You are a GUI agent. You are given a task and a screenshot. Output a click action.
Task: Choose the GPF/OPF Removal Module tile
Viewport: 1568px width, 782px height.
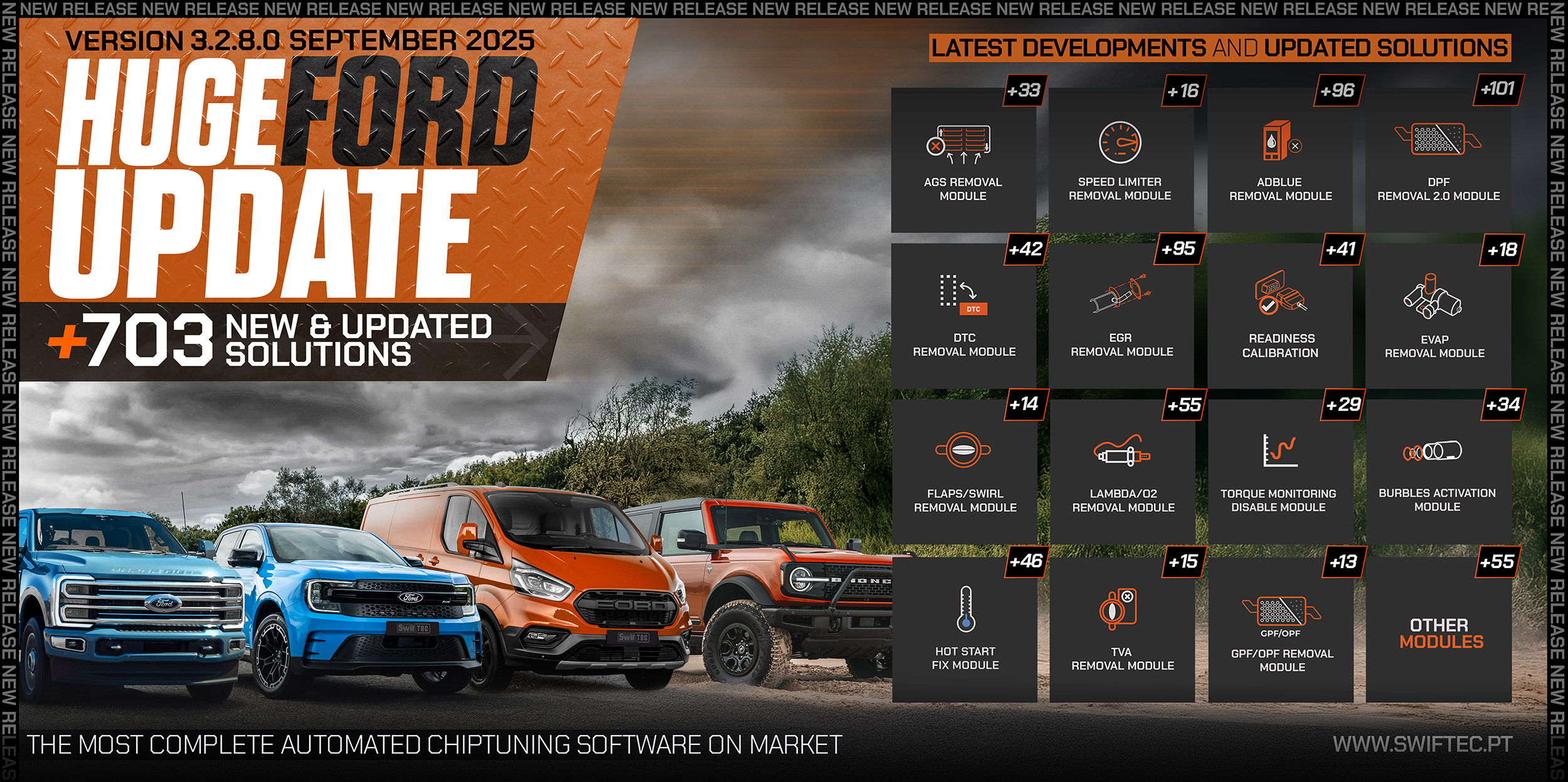point(1281,630)
